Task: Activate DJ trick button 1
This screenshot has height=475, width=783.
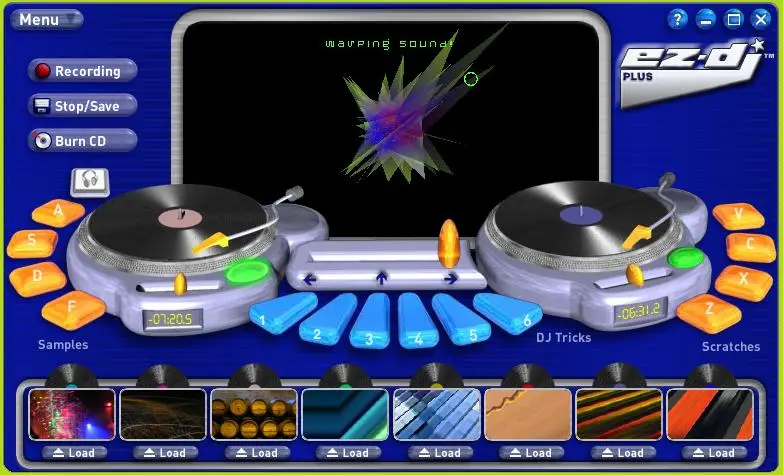Action: (267, 319)
